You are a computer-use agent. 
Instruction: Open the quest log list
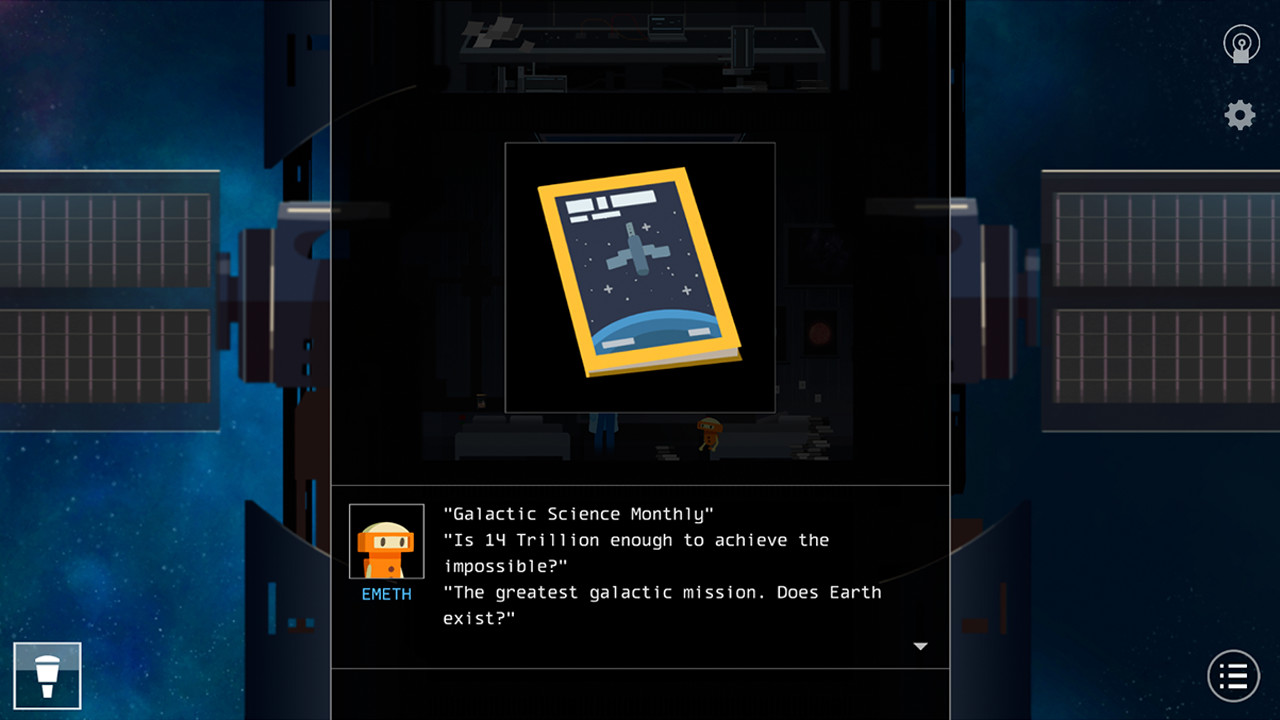(x=1233, y=675)
